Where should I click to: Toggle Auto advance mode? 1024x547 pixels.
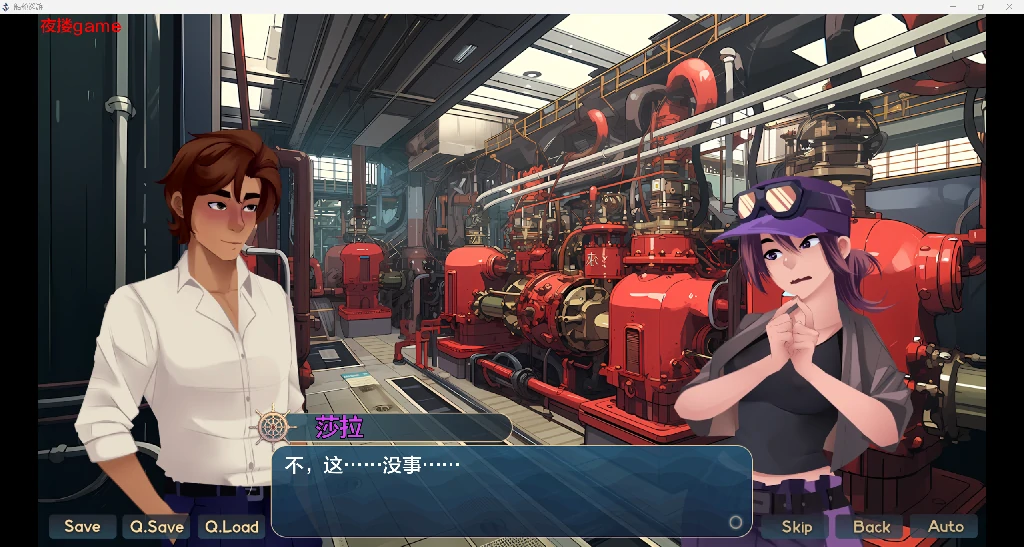(x=945, y=526)
